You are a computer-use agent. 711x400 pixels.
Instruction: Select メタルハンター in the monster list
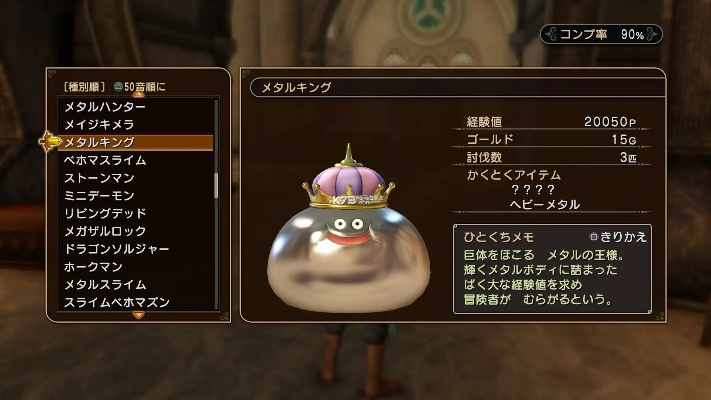pyautogui.click(x=105, y=107)
